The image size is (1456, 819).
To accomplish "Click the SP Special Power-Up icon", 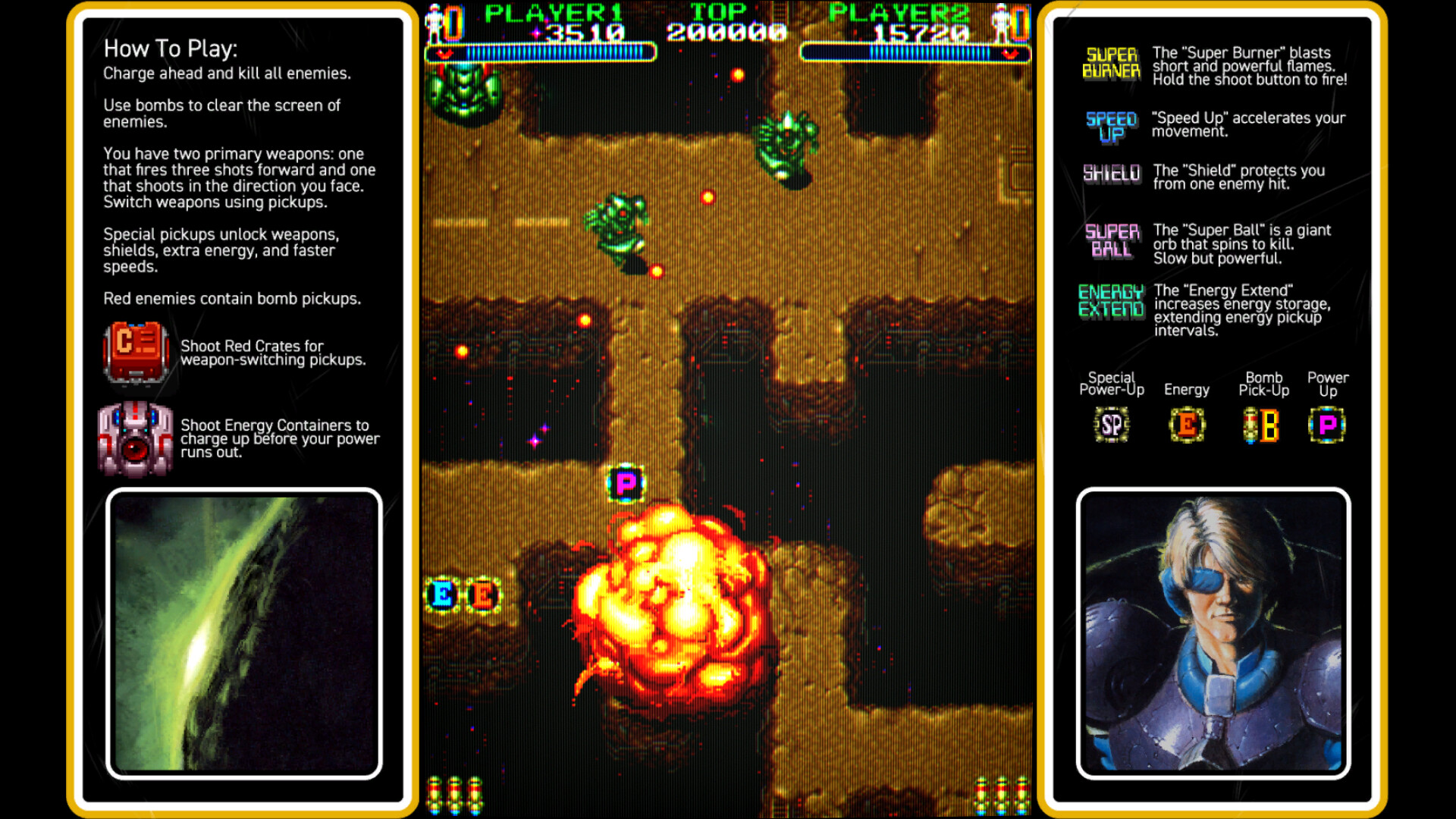I will (1111, 425).
